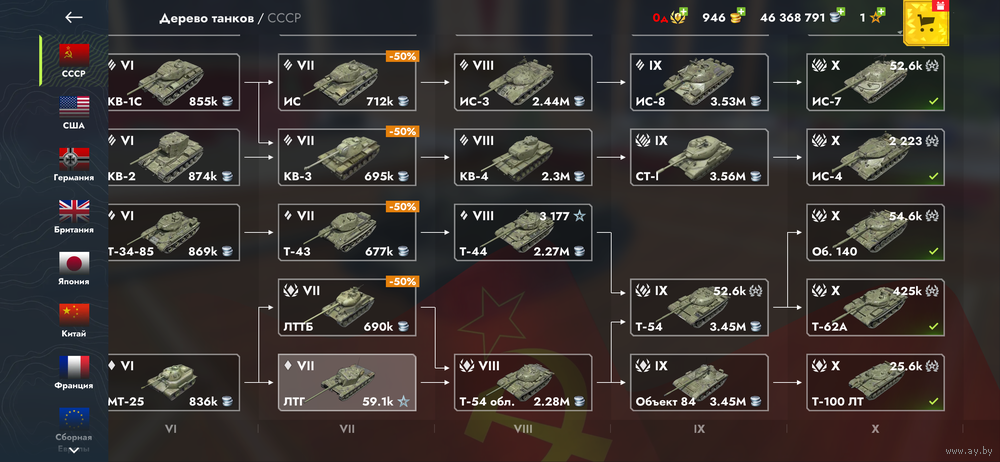Image resolution: width=1000 pixels, height=462 pixels.
Task: Switch to the США nation tab
Action: [x=74, y=111]
